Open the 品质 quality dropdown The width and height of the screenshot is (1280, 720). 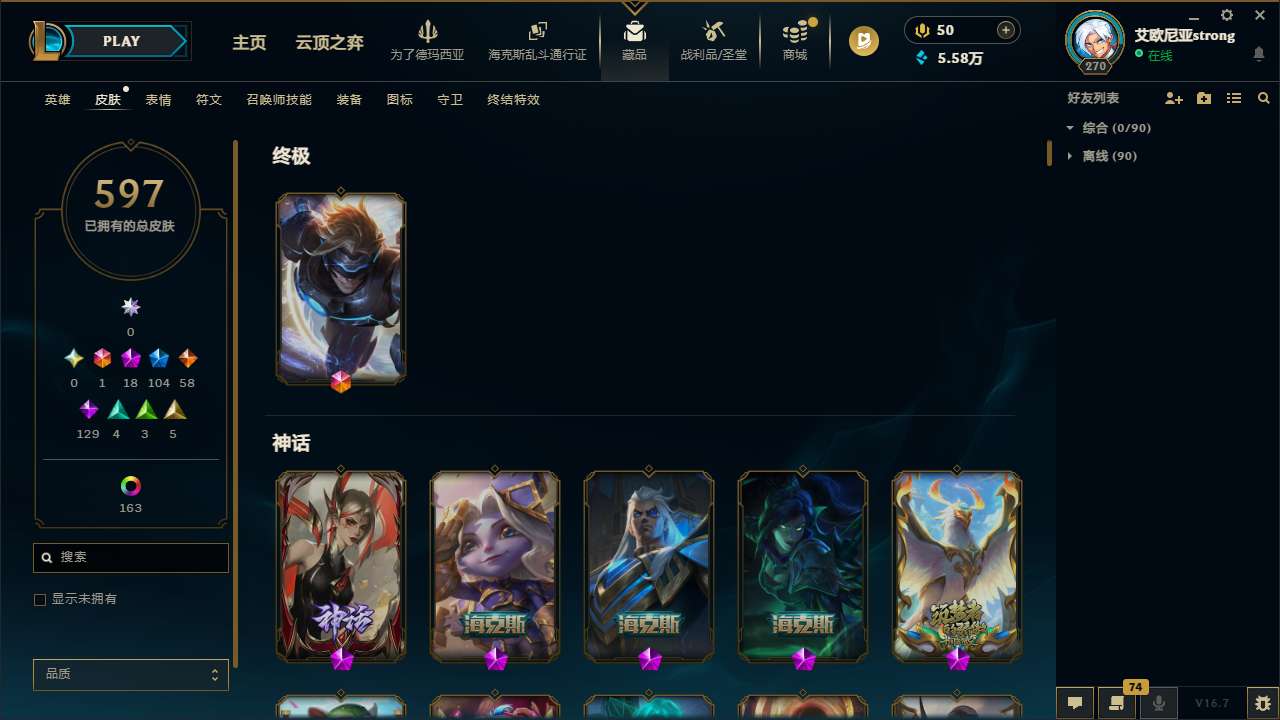[130, 674]
